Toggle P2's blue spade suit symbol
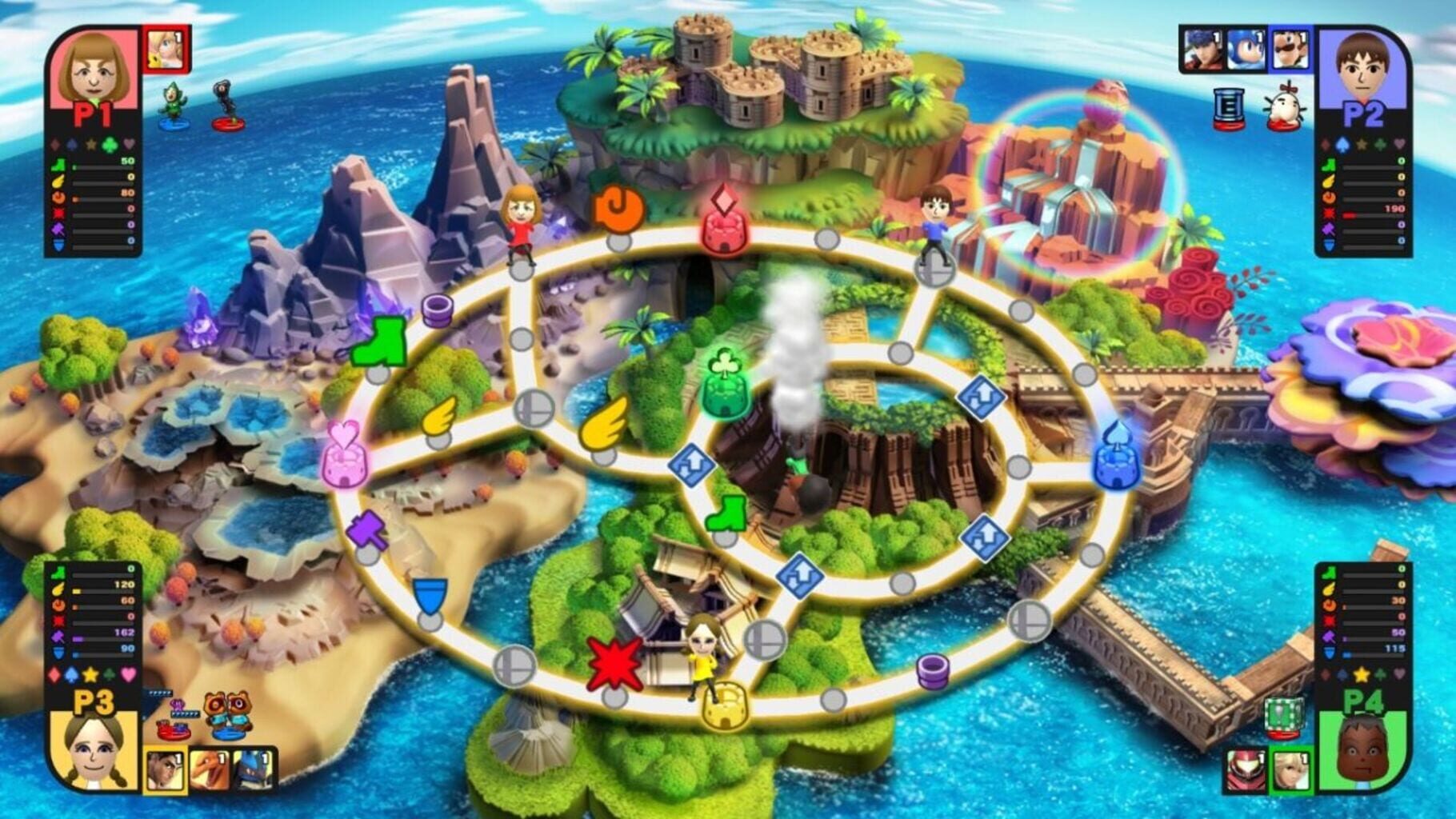This screenshot has width=1456, height=819. click(x=1342, y=144)
